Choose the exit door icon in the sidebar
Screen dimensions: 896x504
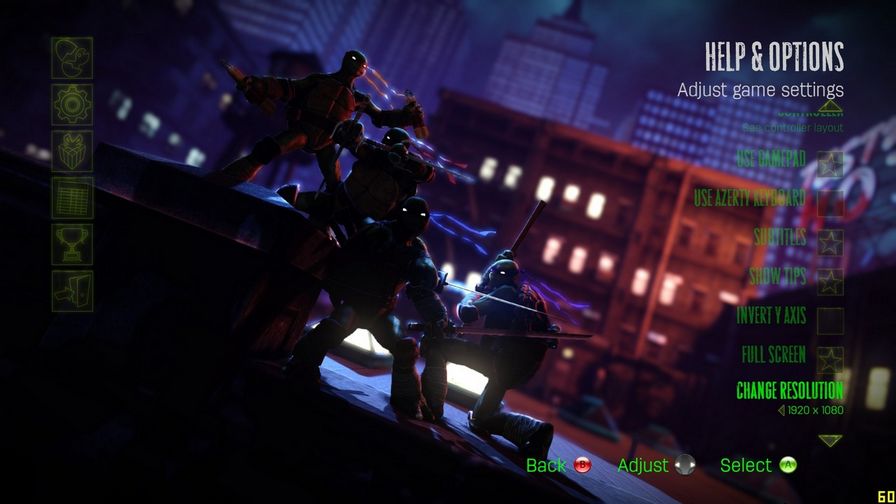(x=72, y=290)
